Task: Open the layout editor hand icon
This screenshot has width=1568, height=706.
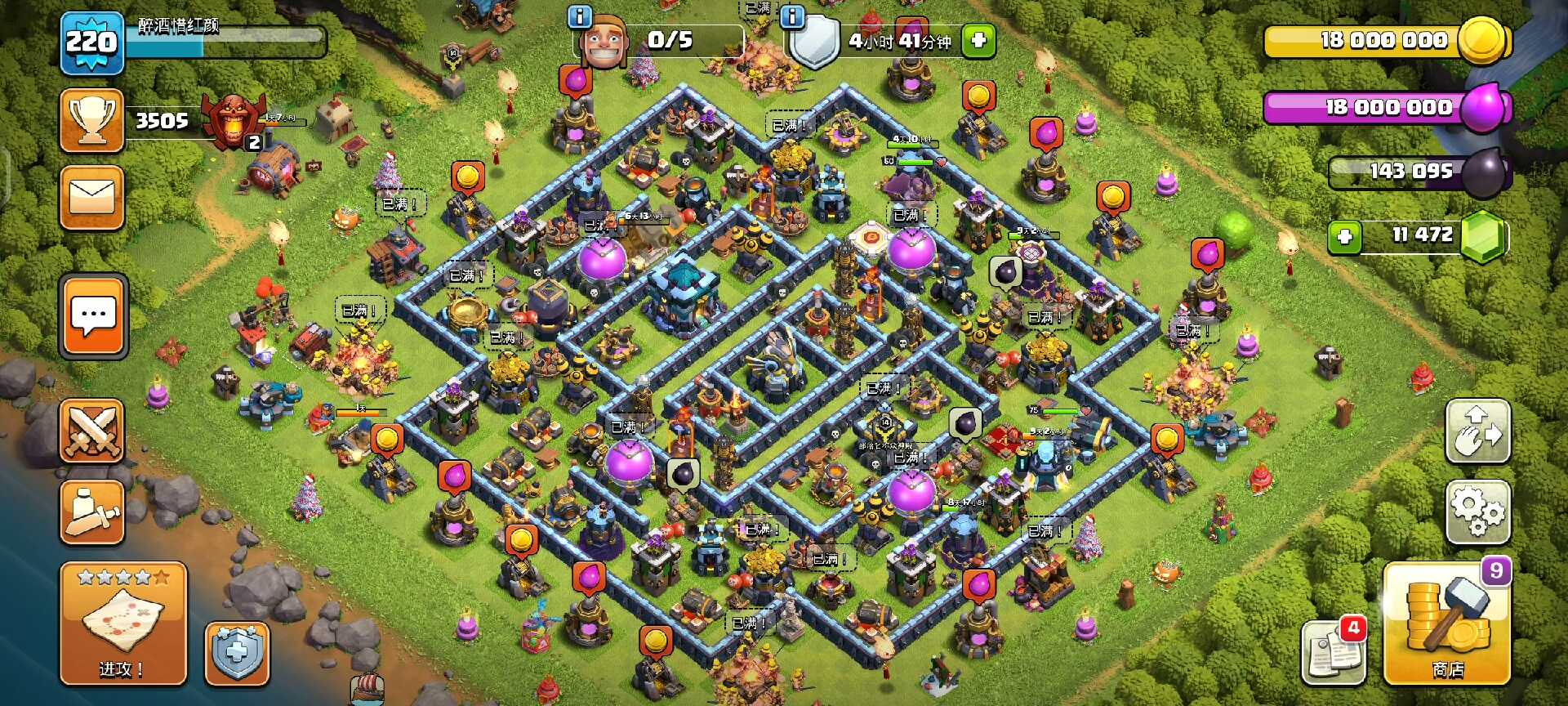Action: point(1477,431)
